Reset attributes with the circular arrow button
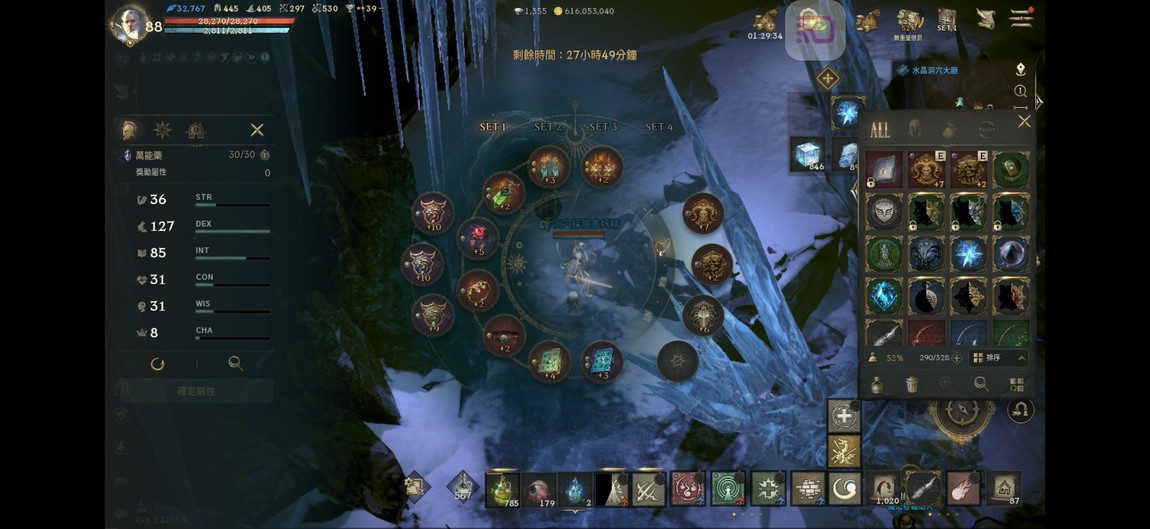Image resolution: width=1150 pixels, height=529 pixels. [x=157, y=364]
